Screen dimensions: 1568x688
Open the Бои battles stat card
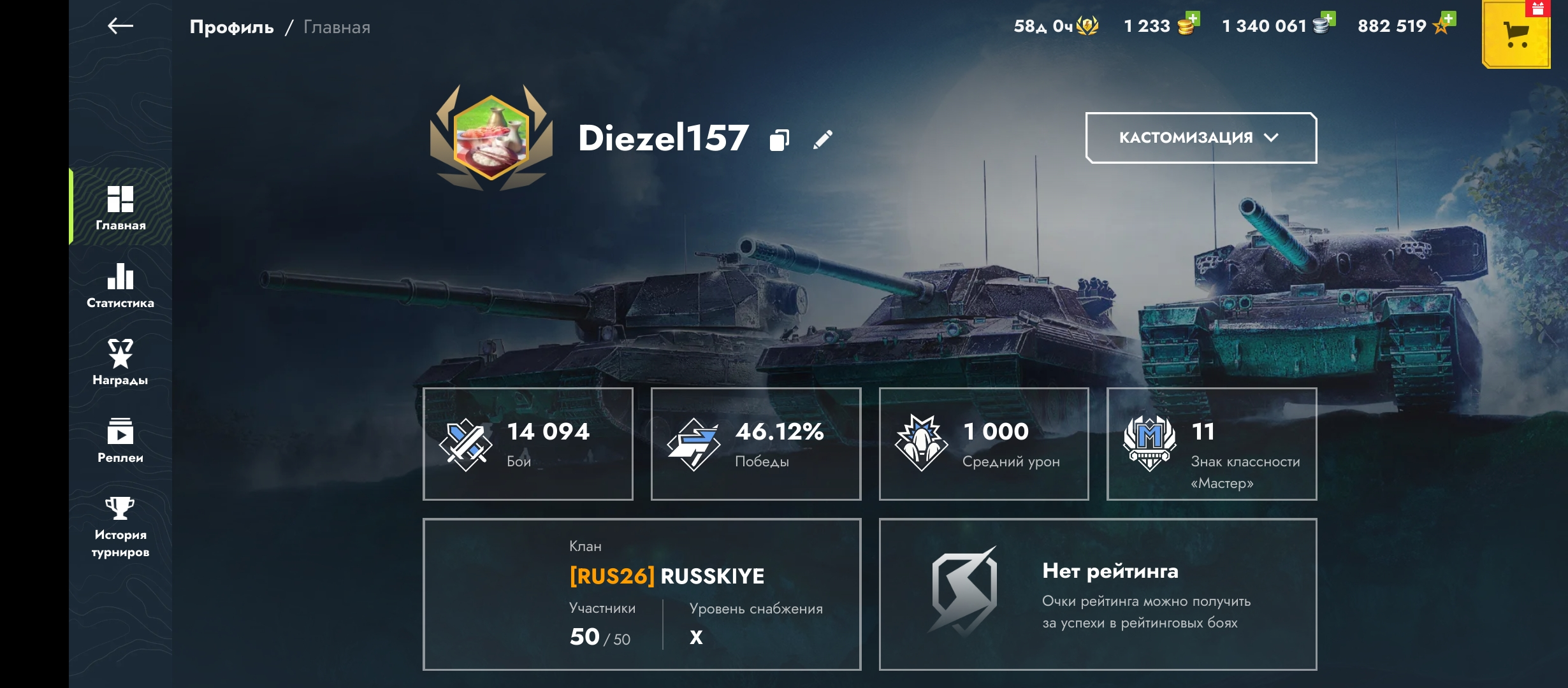528,444
